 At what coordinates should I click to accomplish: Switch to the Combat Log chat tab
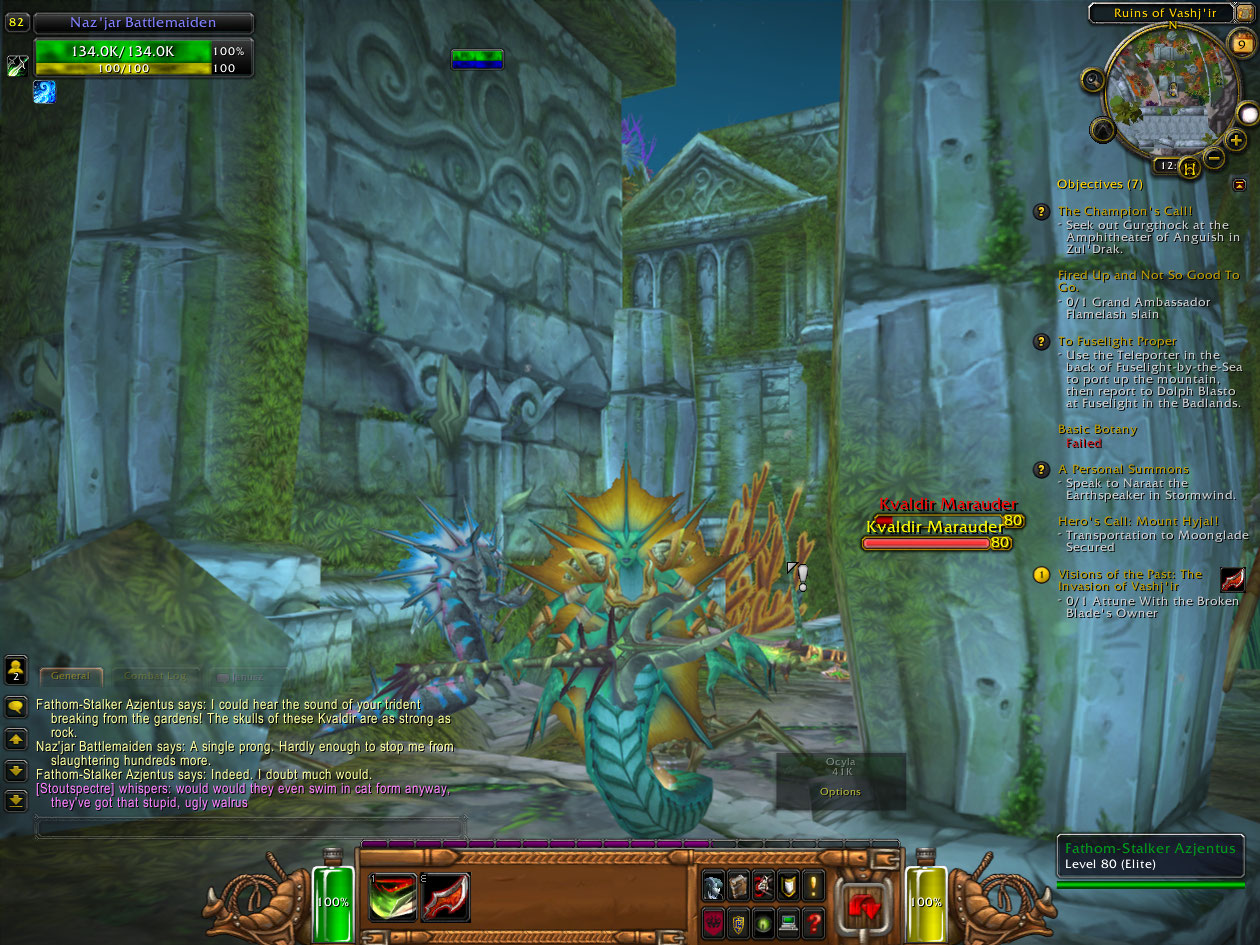click(155, 676)
